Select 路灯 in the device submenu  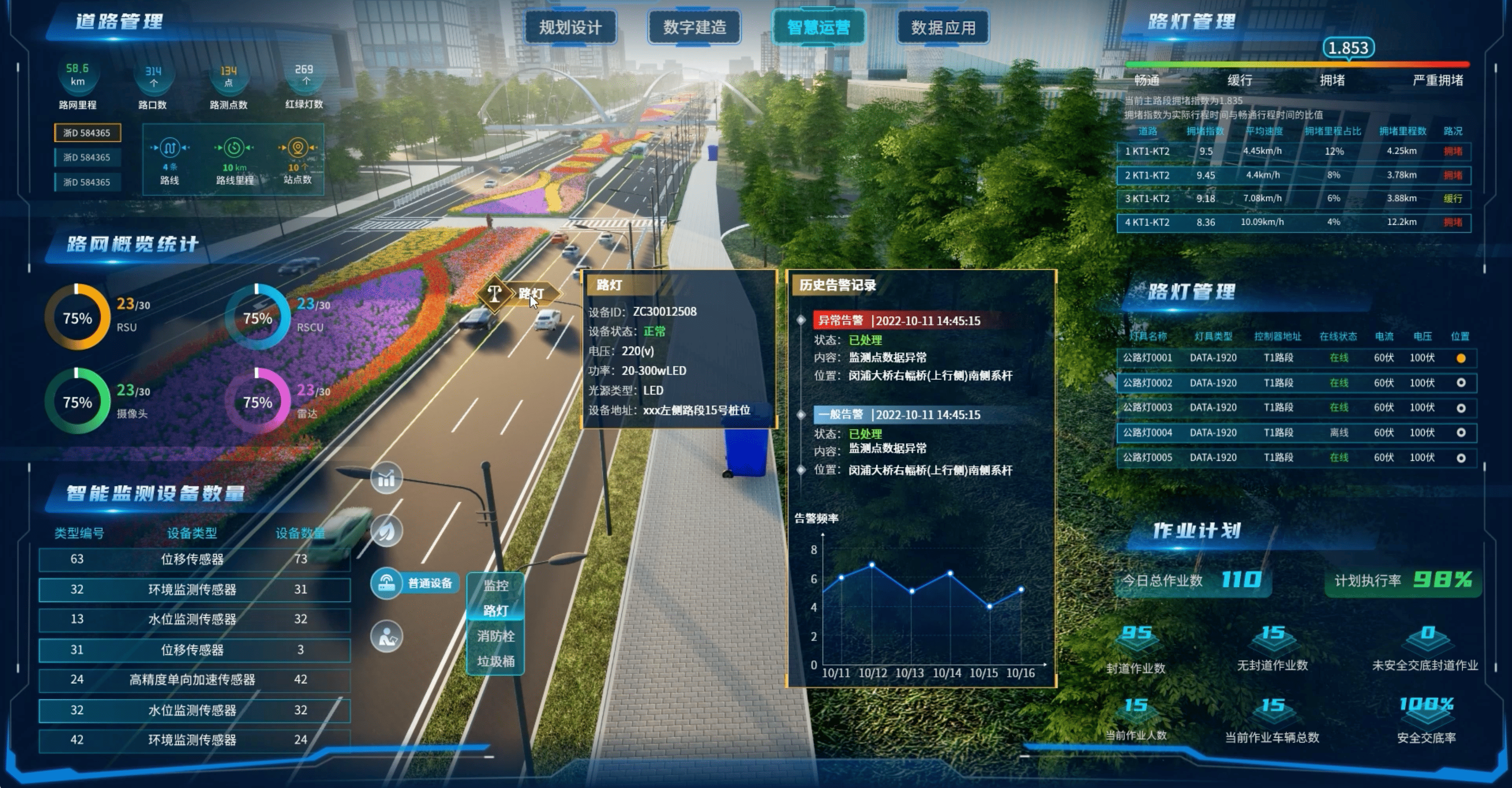496,611
